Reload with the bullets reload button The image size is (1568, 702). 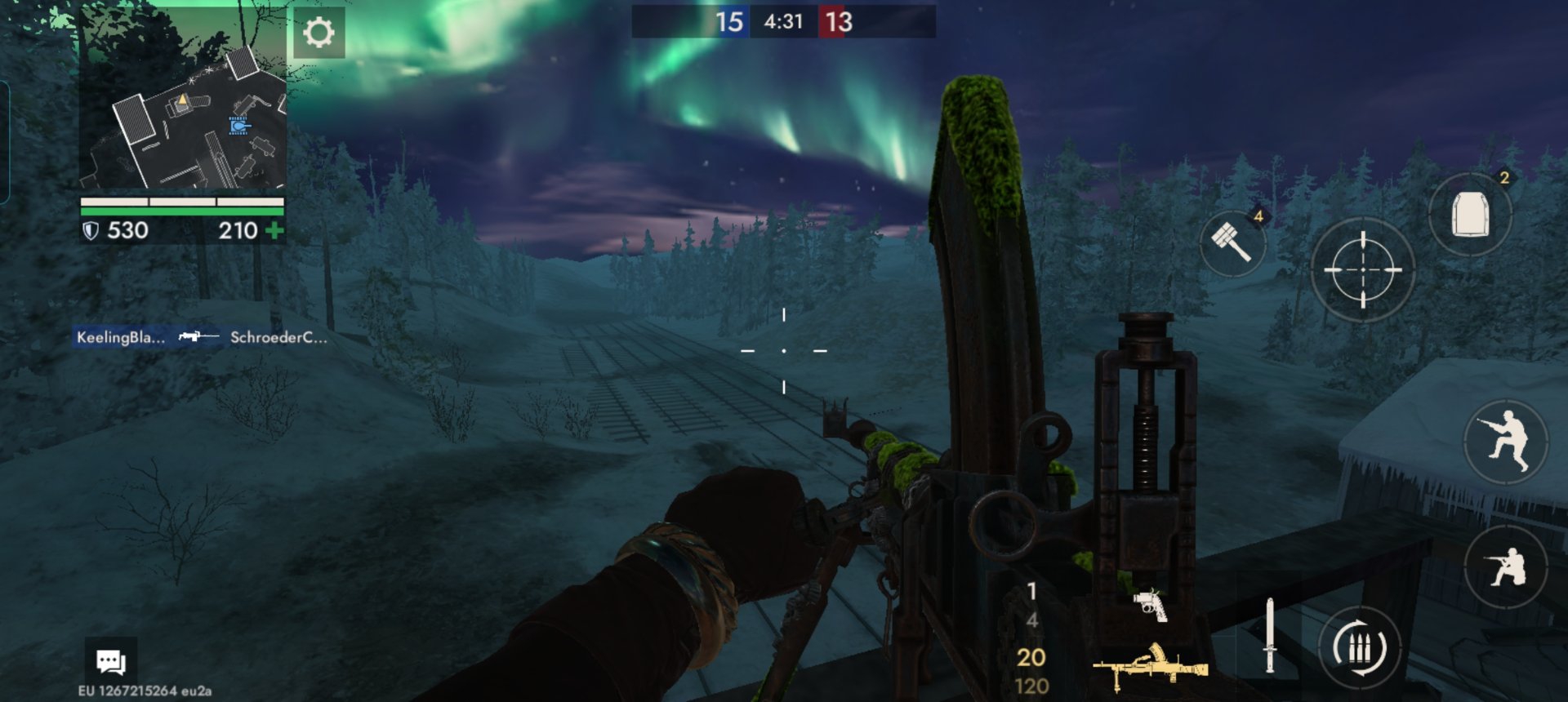coord(1360,649)
